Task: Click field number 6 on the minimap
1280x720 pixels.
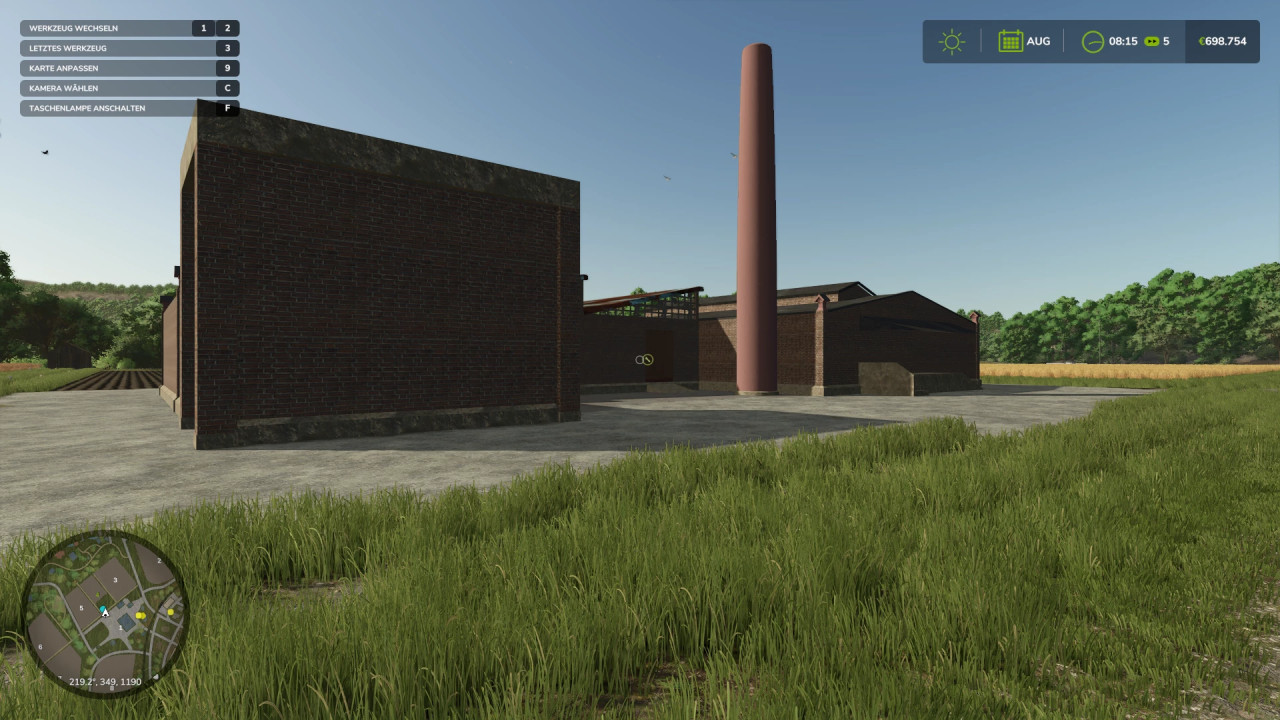Action: [40, 646]
